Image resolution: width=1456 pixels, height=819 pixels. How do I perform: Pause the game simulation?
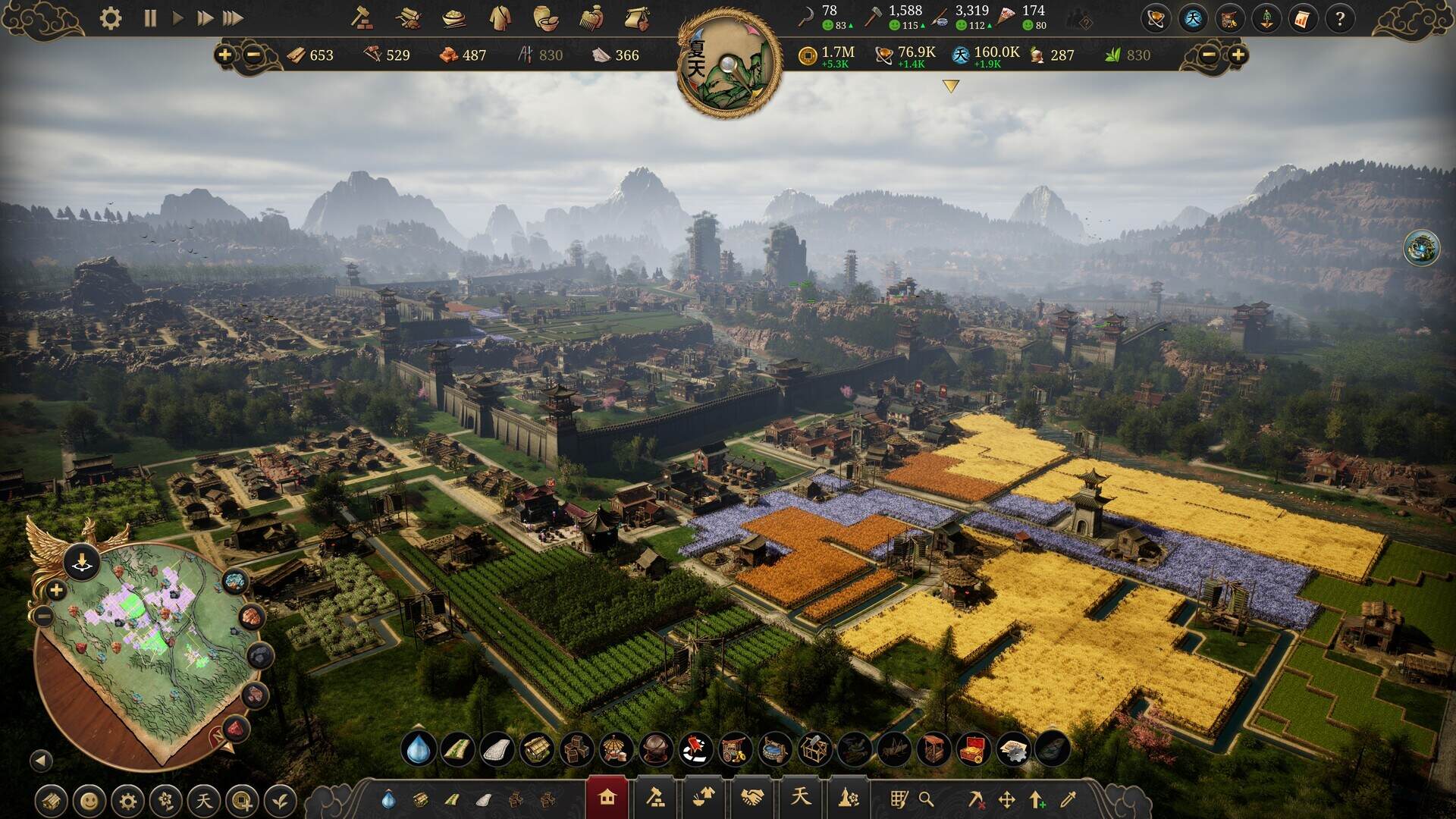click(x=150, y=17)
